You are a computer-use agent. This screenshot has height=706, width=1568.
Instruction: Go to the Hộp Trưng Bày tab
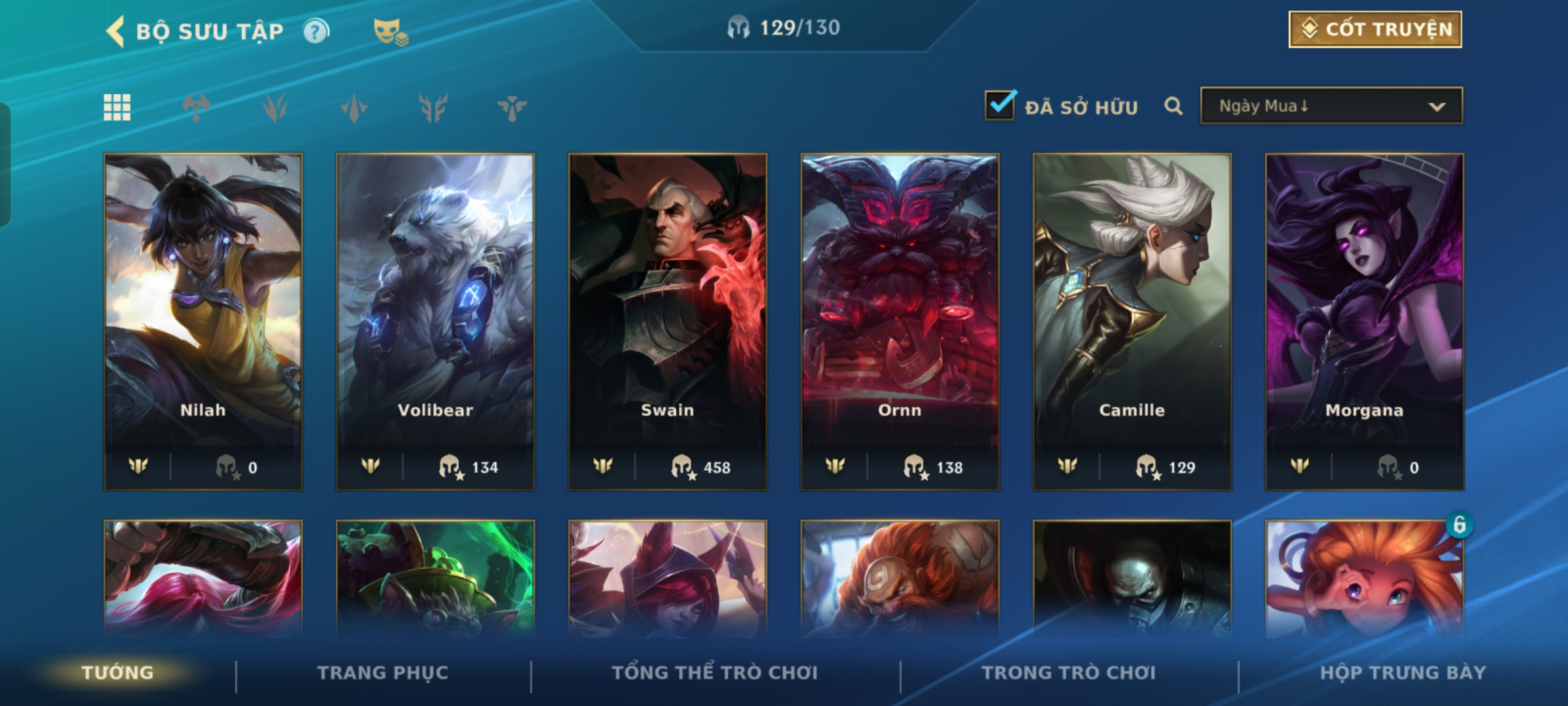click(x=1403, y=673)
